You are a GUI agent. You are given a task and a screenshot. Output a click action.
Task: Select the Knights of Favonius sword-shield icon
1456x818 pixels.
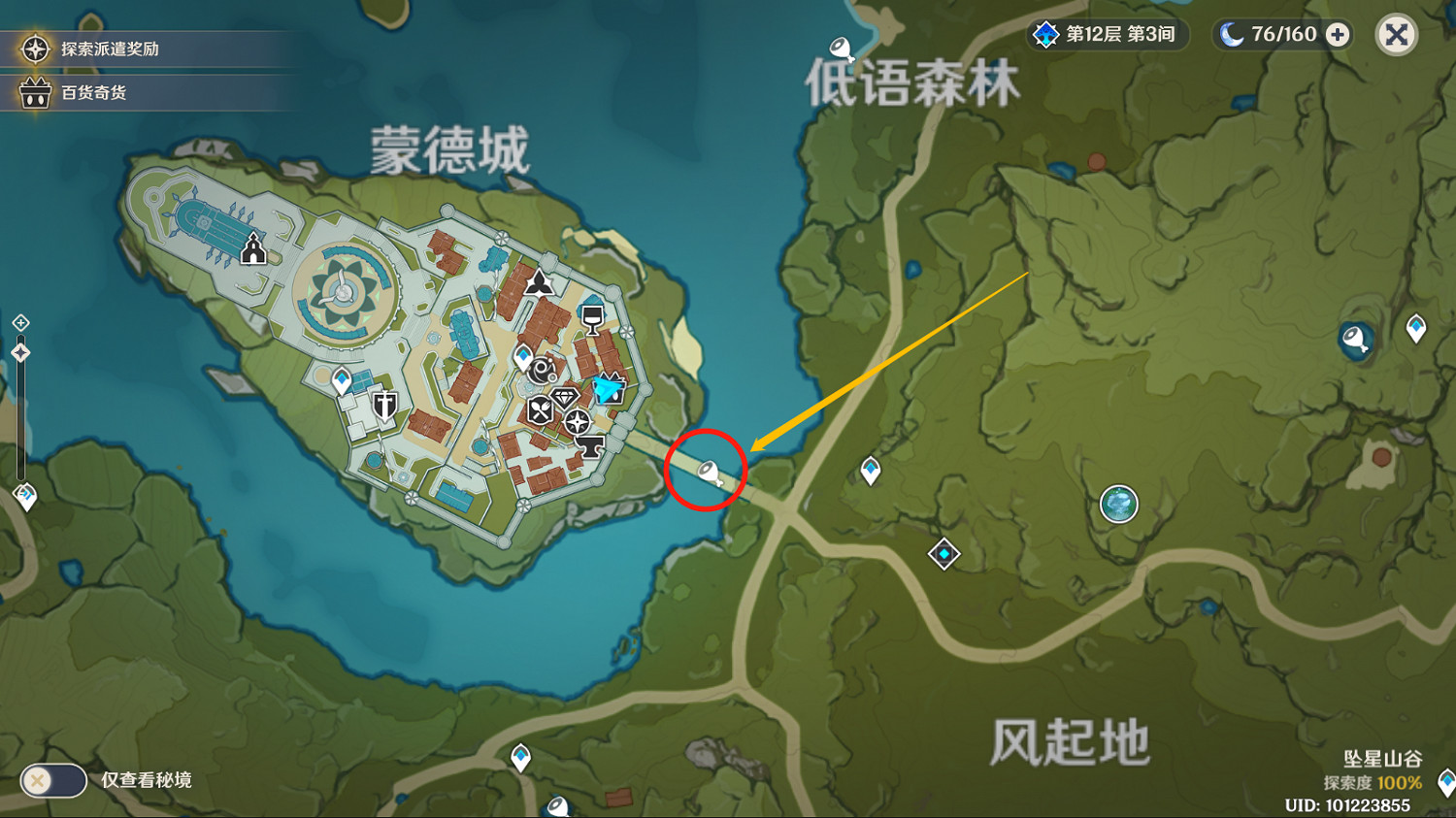pyautogui.click(x=384, y=404)
